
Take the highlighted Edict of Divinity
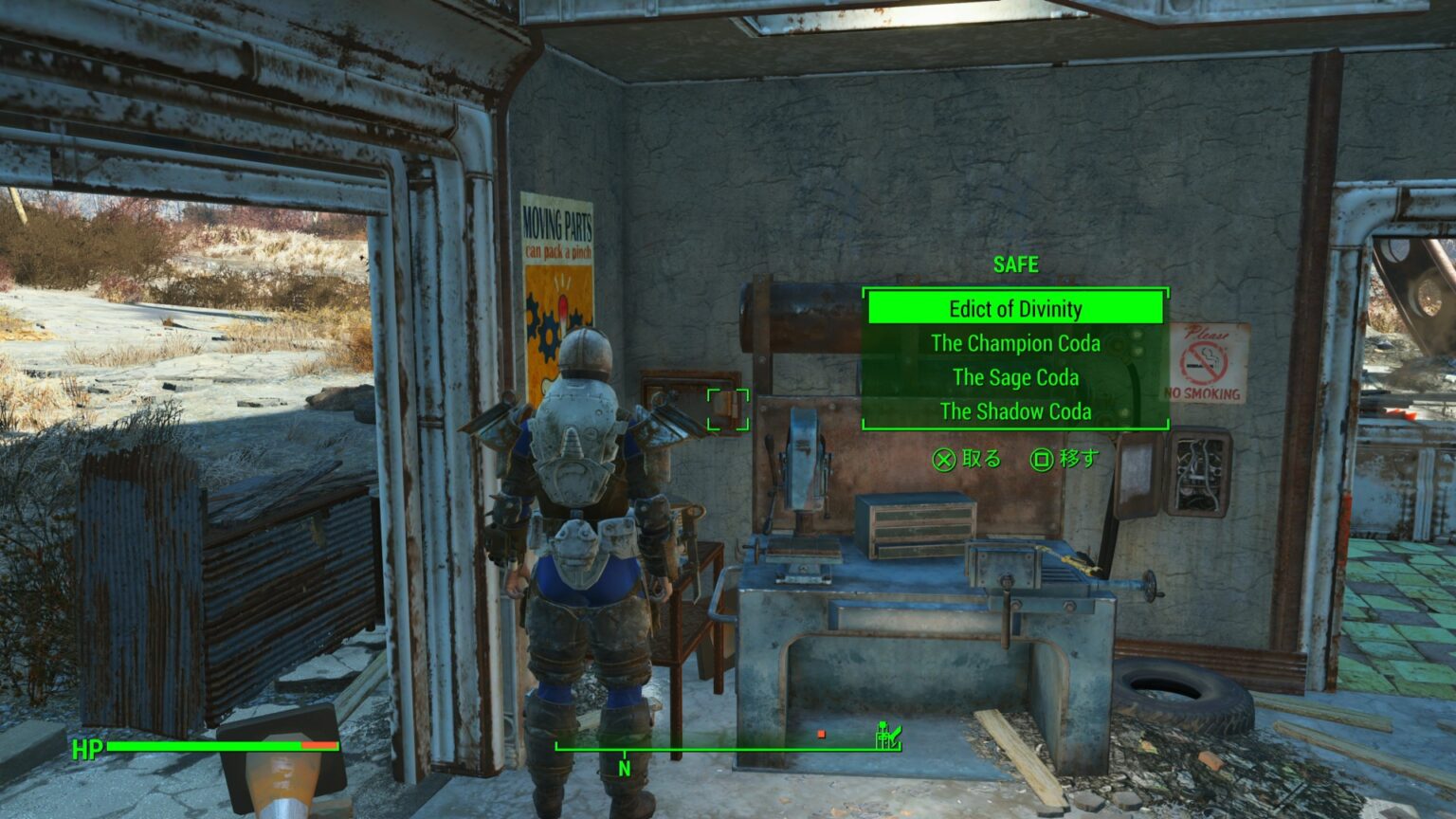click(x=1015, y=309)
